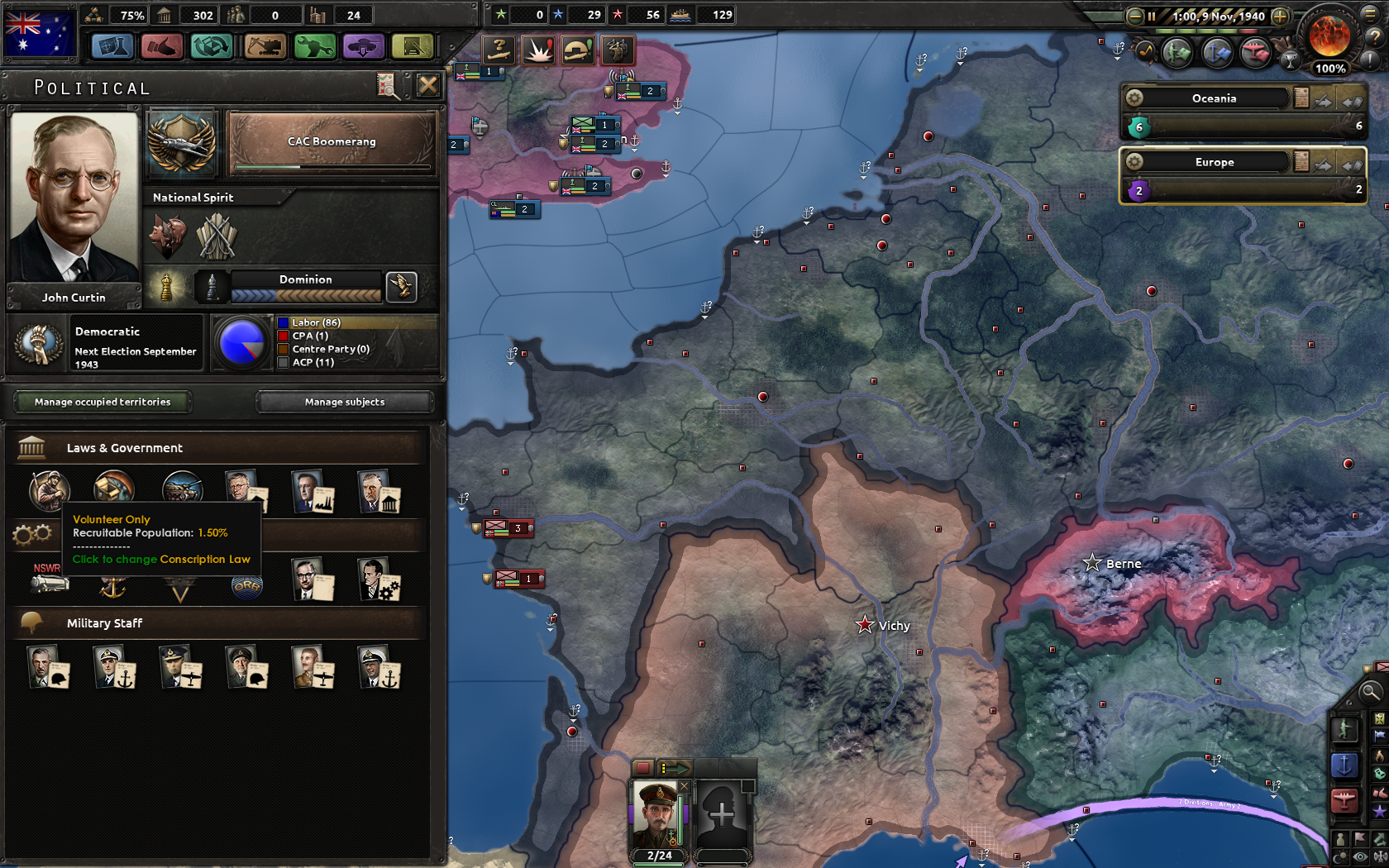Open the Research tab with the blue flask icon
Viewport: 1389px width, 868px height.
113,47
